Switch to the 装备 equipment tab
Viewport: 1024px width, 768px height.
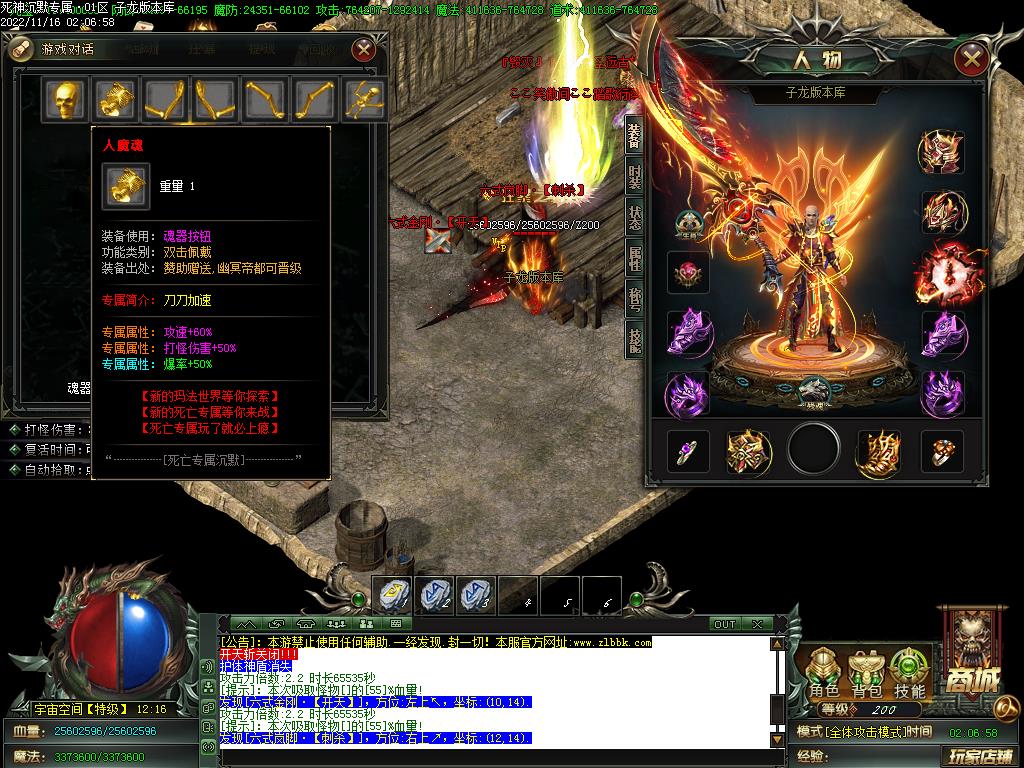634,137
